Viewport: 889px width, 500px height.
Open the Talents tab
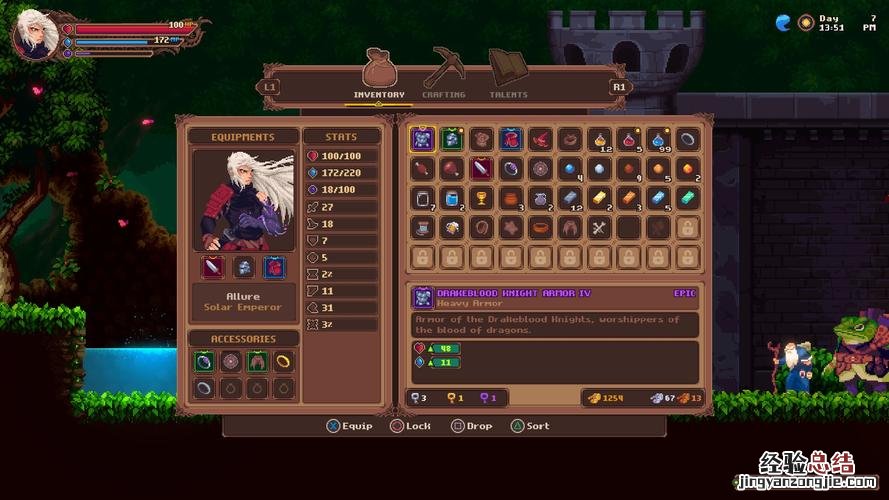pyautogui.click(x=508, y=73)
